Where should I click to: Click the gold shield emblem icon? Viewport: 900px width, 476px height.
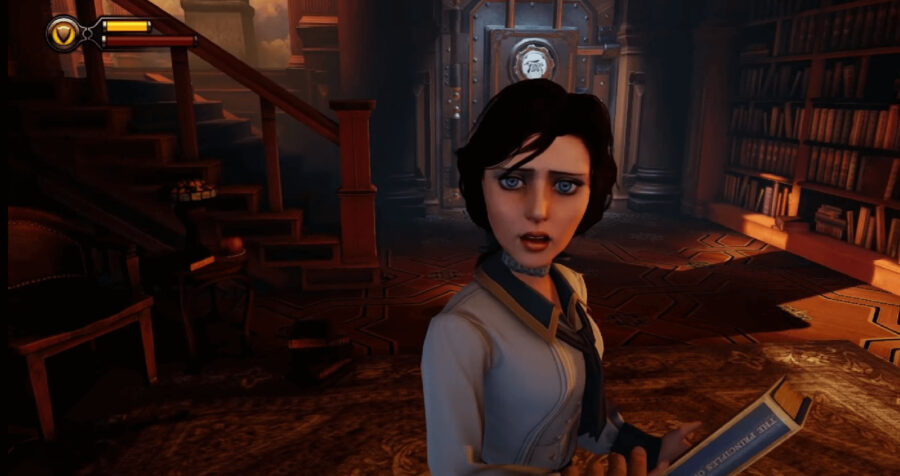(62, 33)
